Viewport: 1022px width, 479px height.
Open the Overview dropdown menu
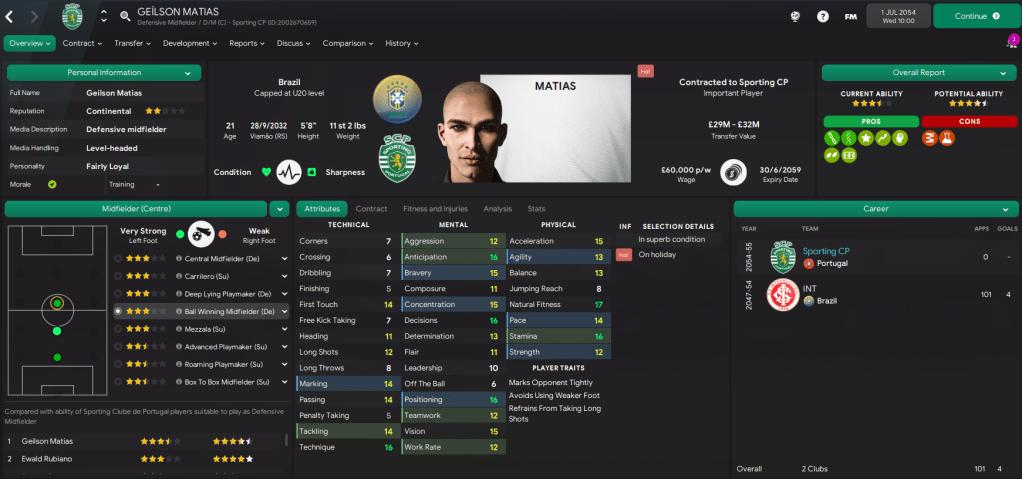coord(29,43)
